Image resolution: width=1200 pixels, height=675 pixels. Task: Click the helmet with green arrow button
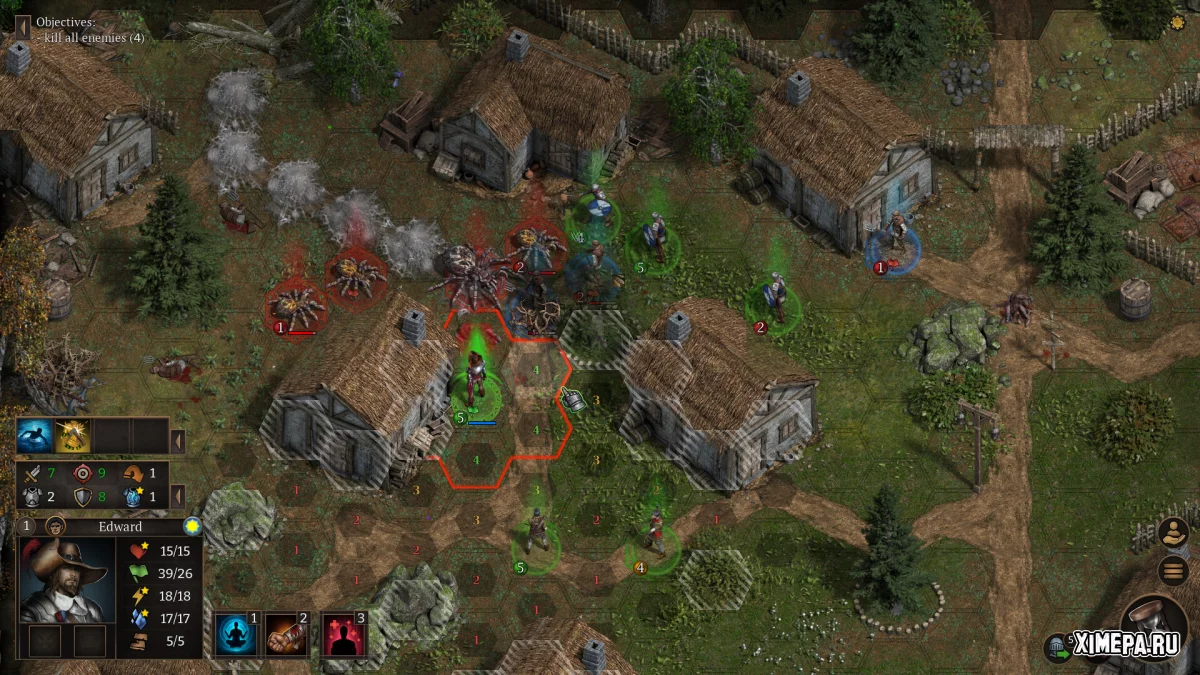(1057, 647)
